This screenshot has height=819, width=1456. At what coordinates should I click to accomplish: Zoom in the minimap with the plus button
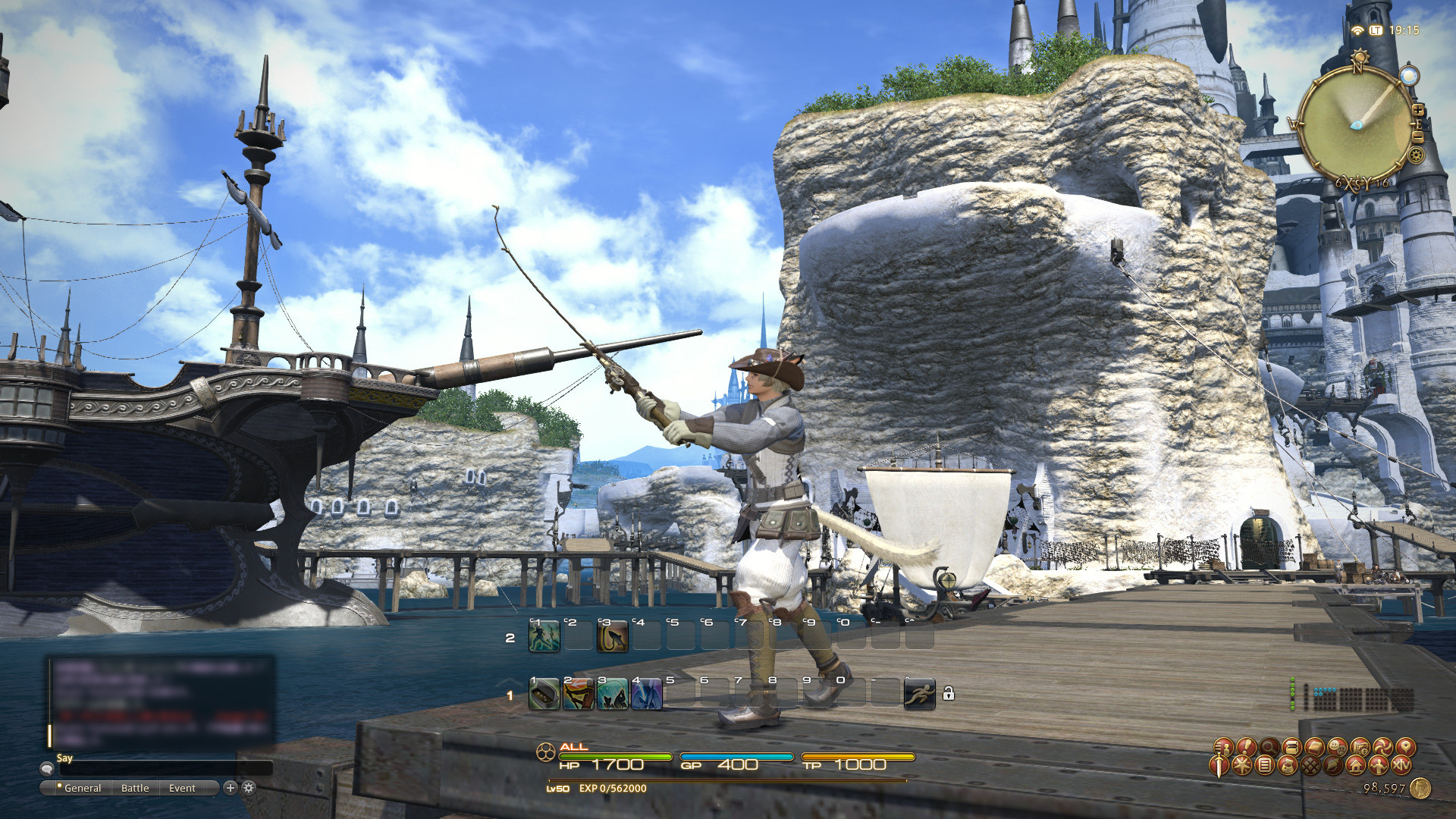point(1417,111)
